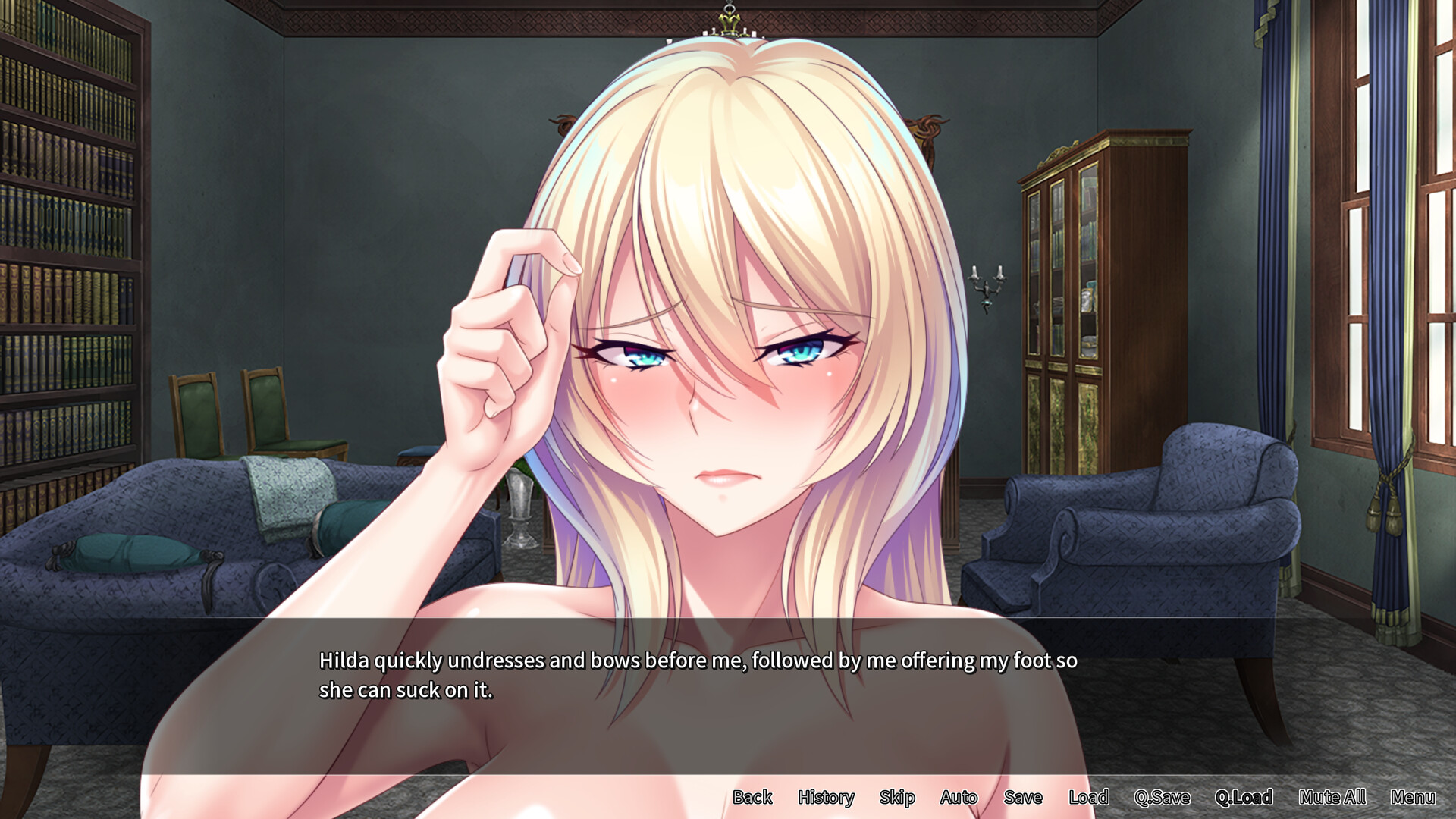
Task: Click History in the bottom bar
Action: click(825, 798)
